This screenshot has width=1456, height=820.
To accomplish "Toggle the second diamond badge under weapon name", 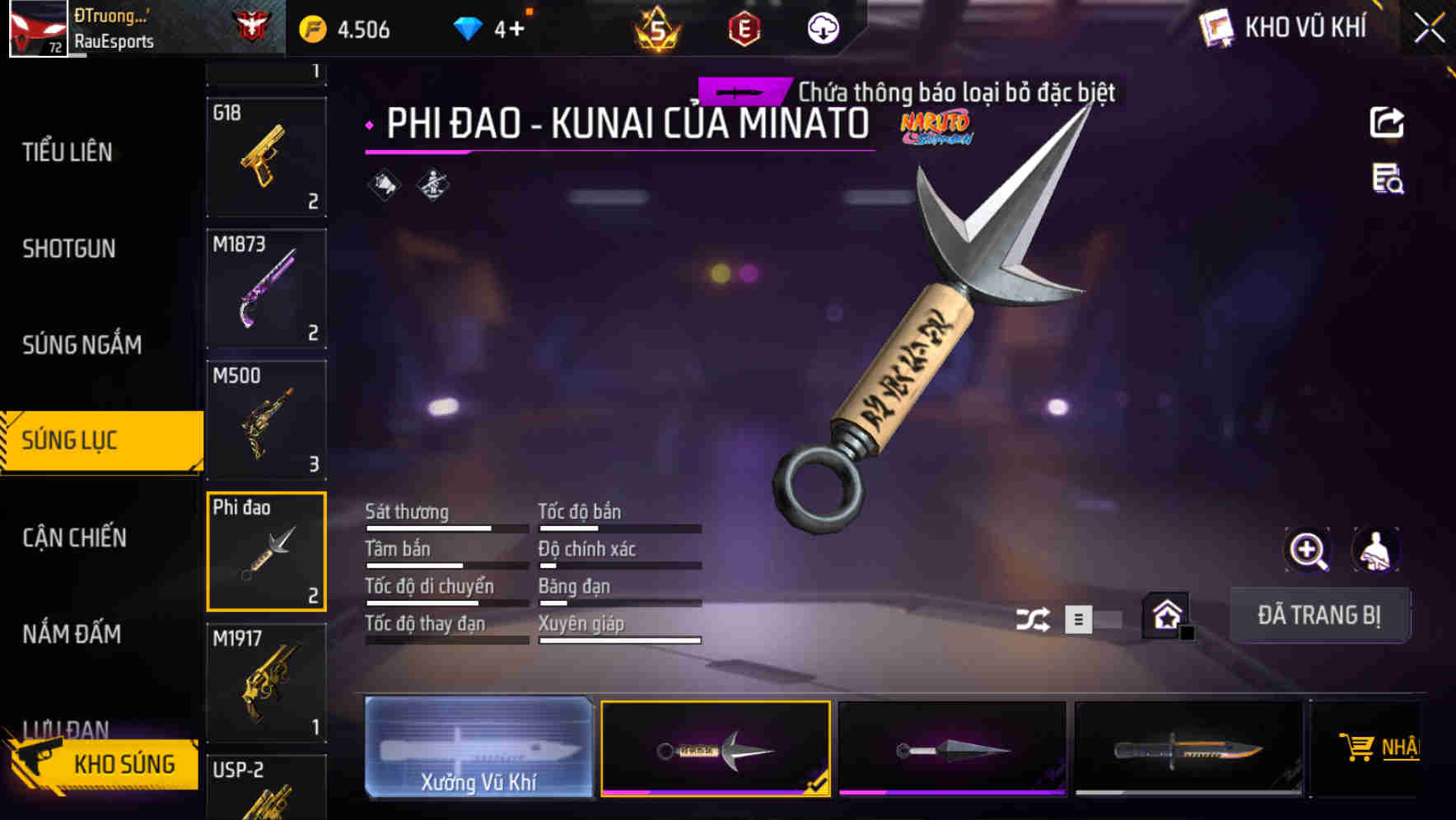I will click(x=433, y=185).
